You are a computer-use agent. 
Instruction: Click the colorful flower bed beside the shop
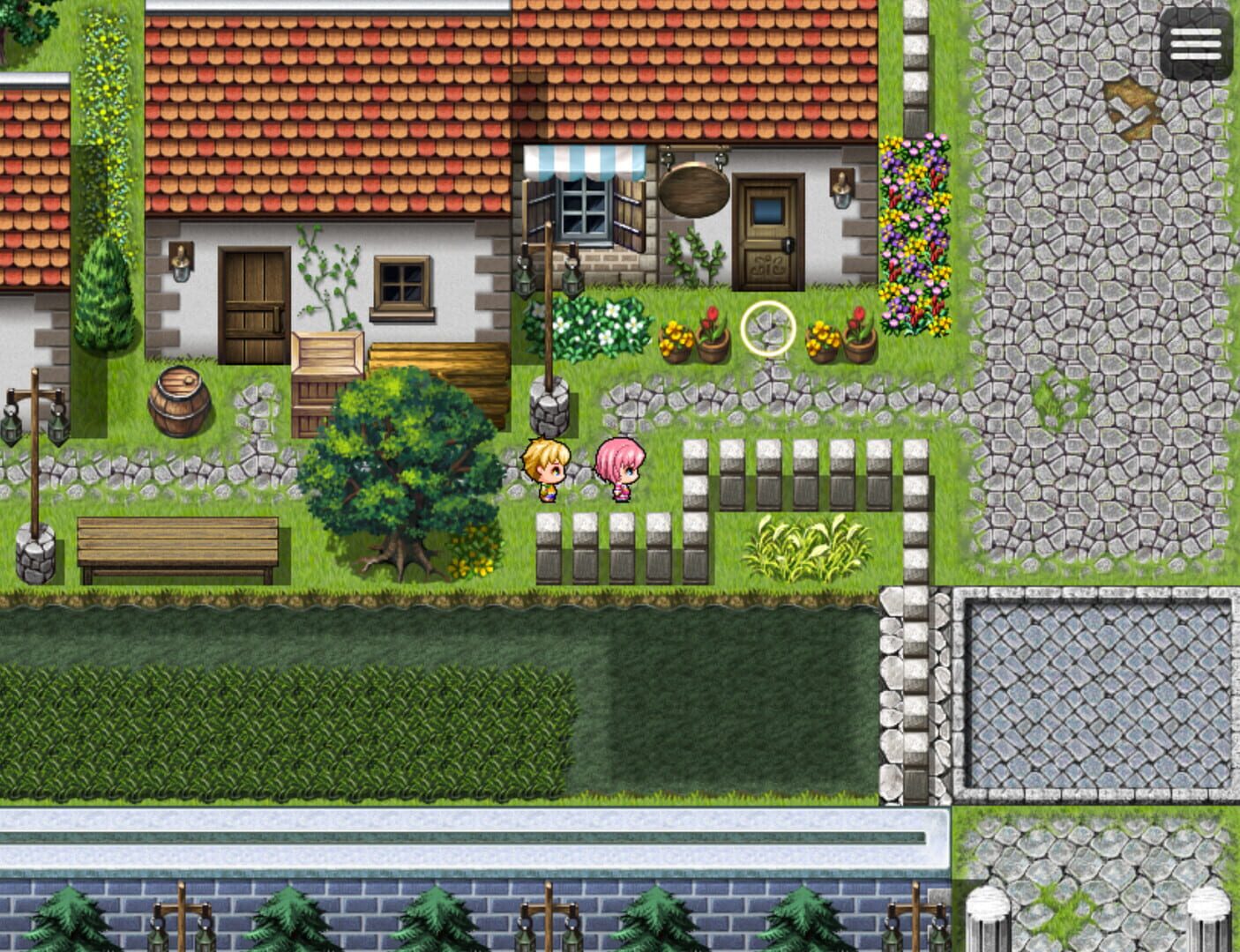tap(913, 220)
